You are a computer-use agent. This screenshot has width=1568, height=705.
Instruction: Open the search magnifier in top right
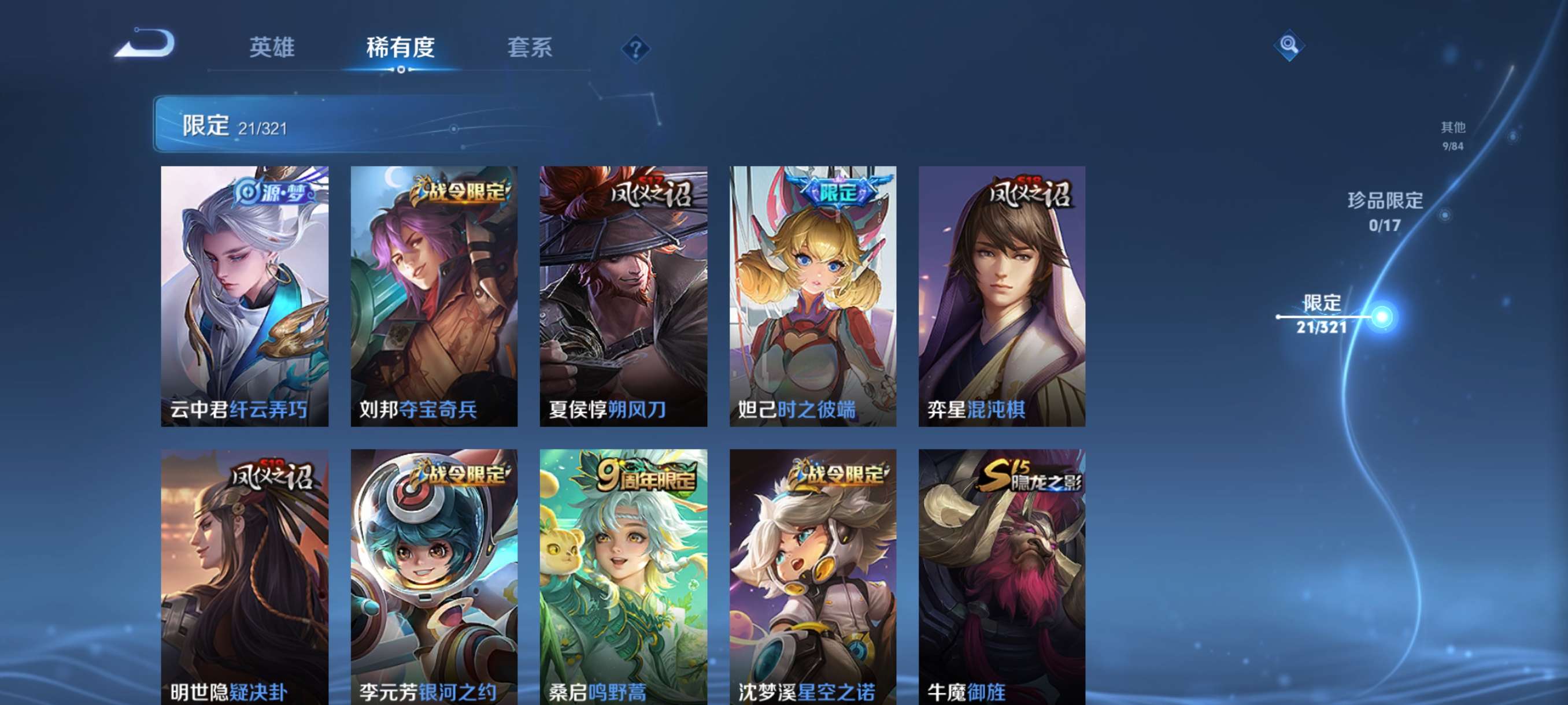click(1289, 45)
